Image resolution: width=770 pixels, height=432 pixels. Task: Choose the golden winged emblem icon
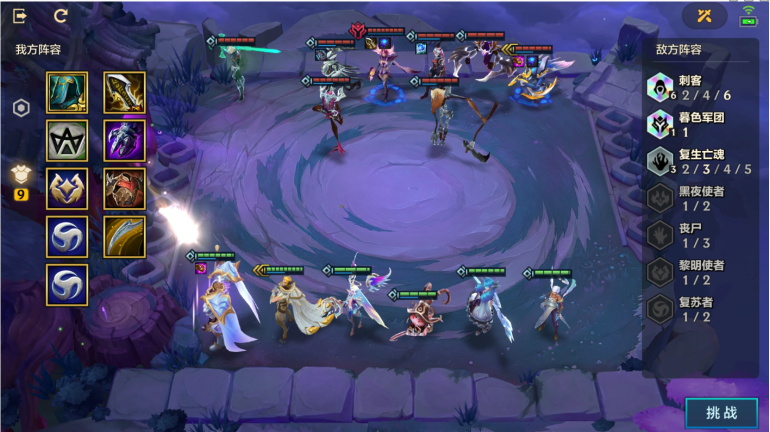click(67, 189)
